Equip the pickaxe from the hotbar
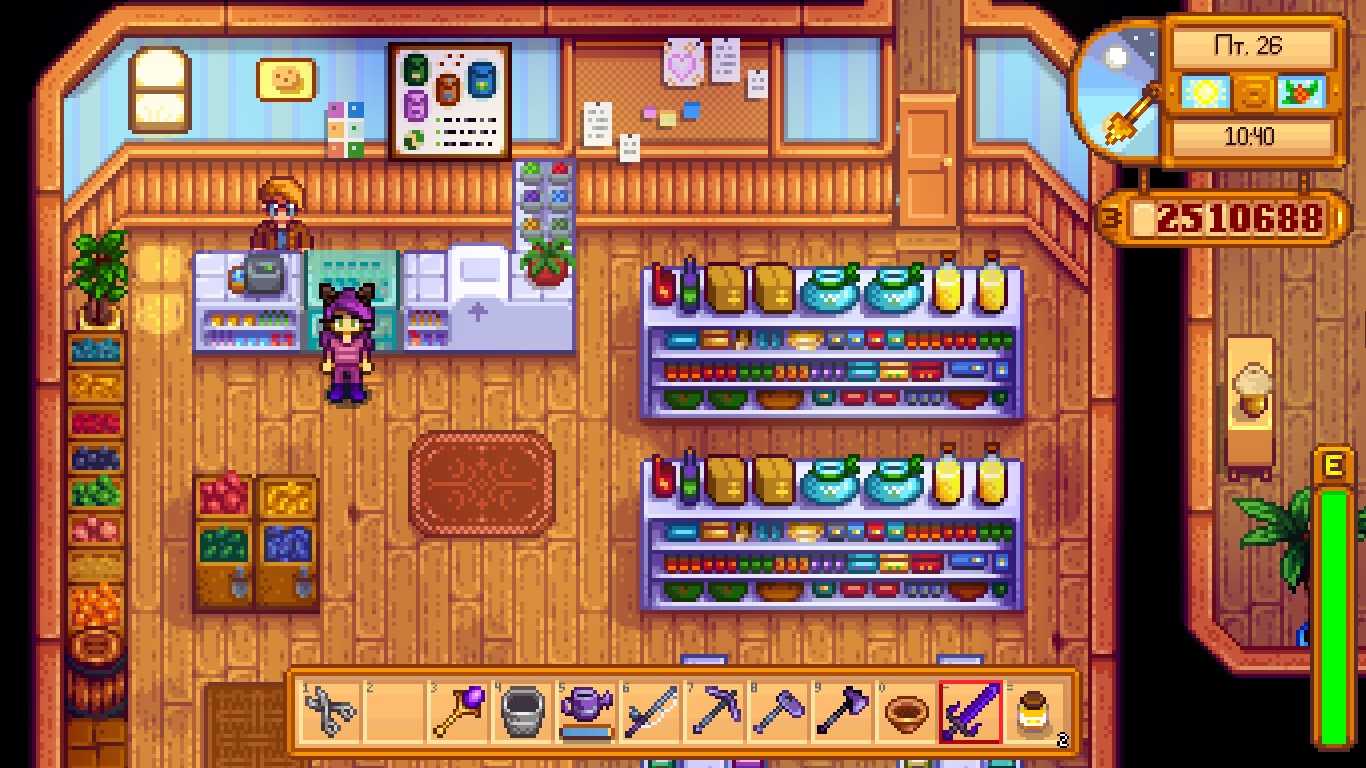Viewport: 1366px width, 768px height. pos(714,713)
